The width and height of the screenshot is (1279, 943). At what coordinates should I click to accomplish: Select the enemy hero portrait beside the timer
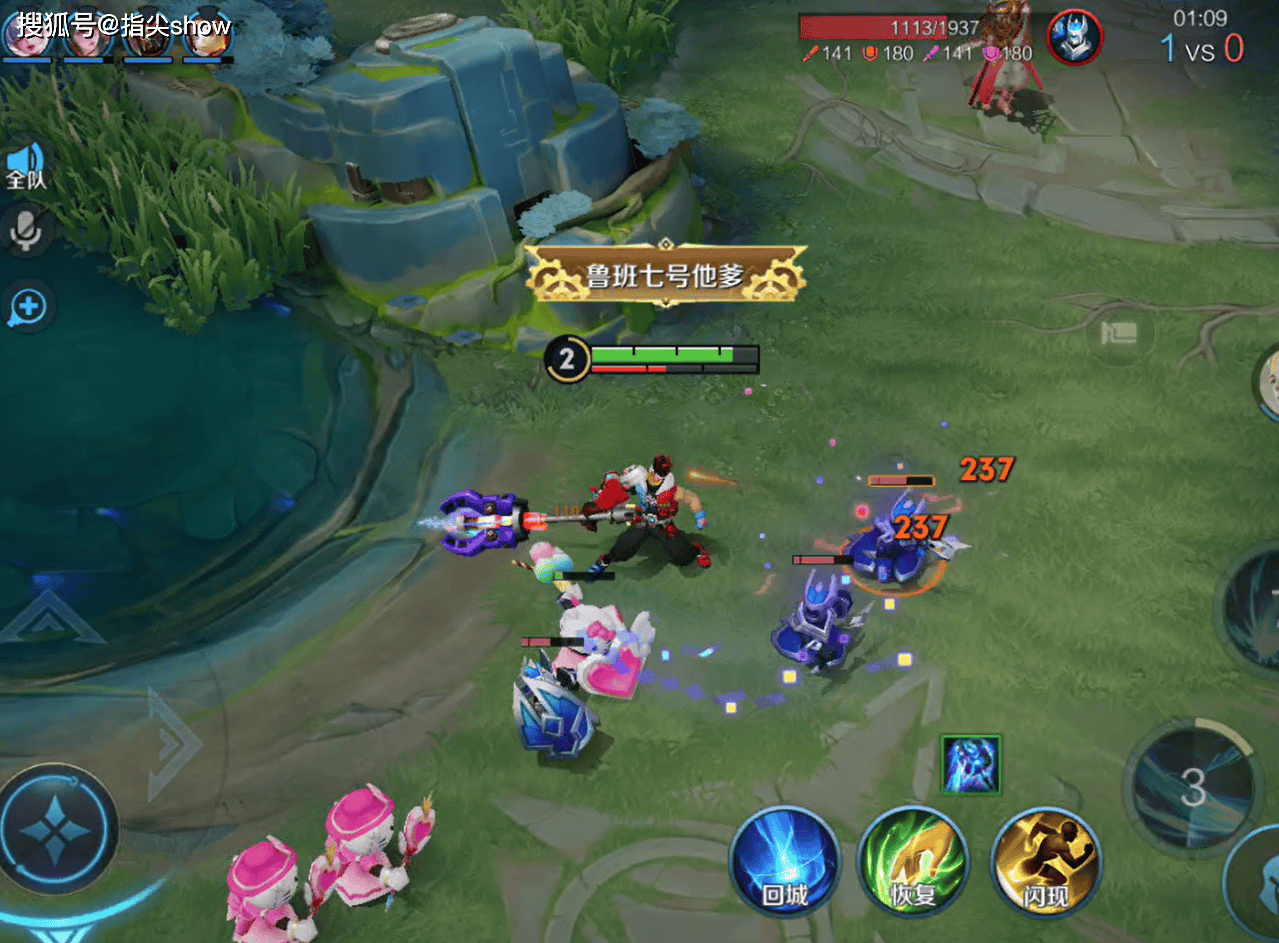(x=1074, y=38)
